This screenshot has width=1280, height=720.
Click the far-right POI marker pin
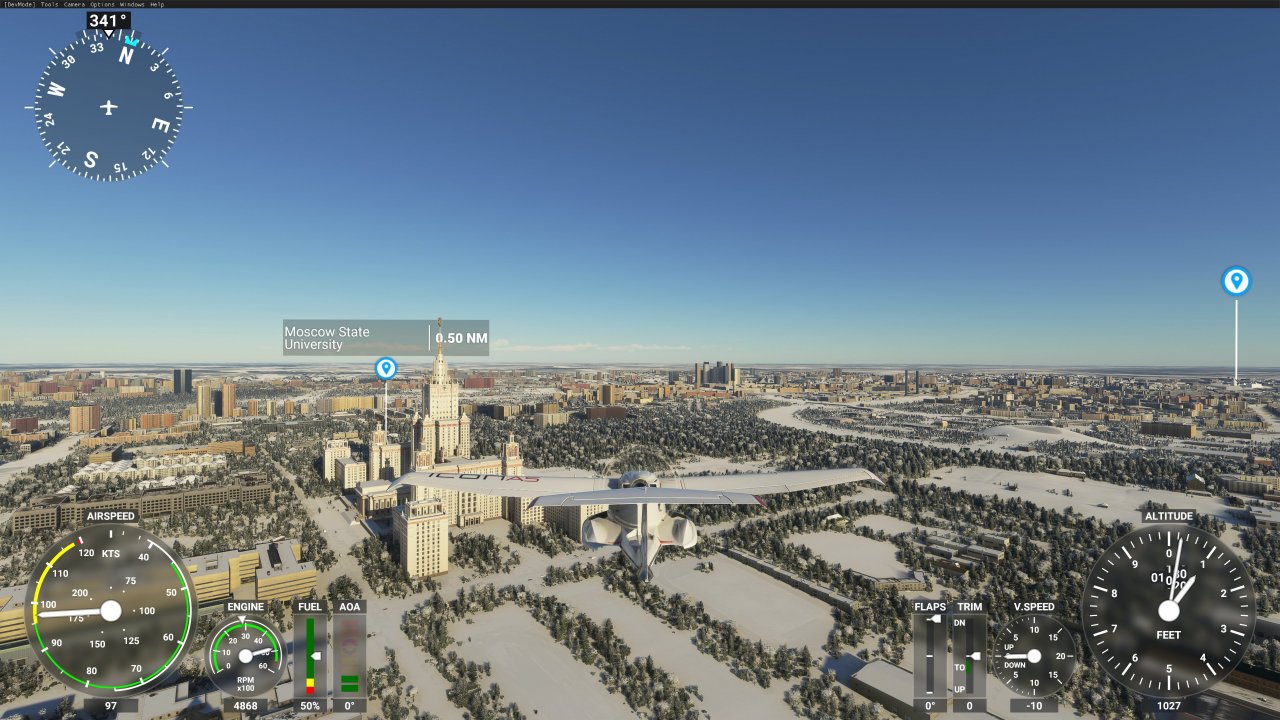(1236, 282)
